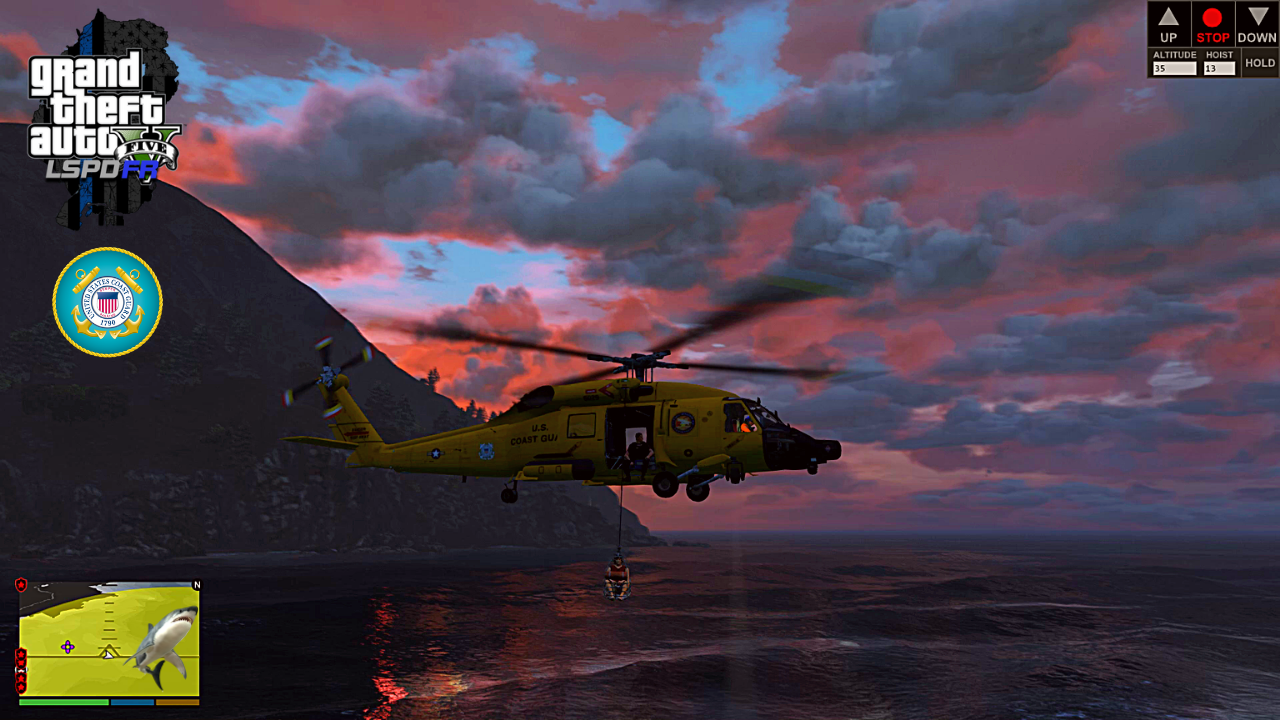Activate the HOLD button
1280x720 pixels.
point(1260,63)
